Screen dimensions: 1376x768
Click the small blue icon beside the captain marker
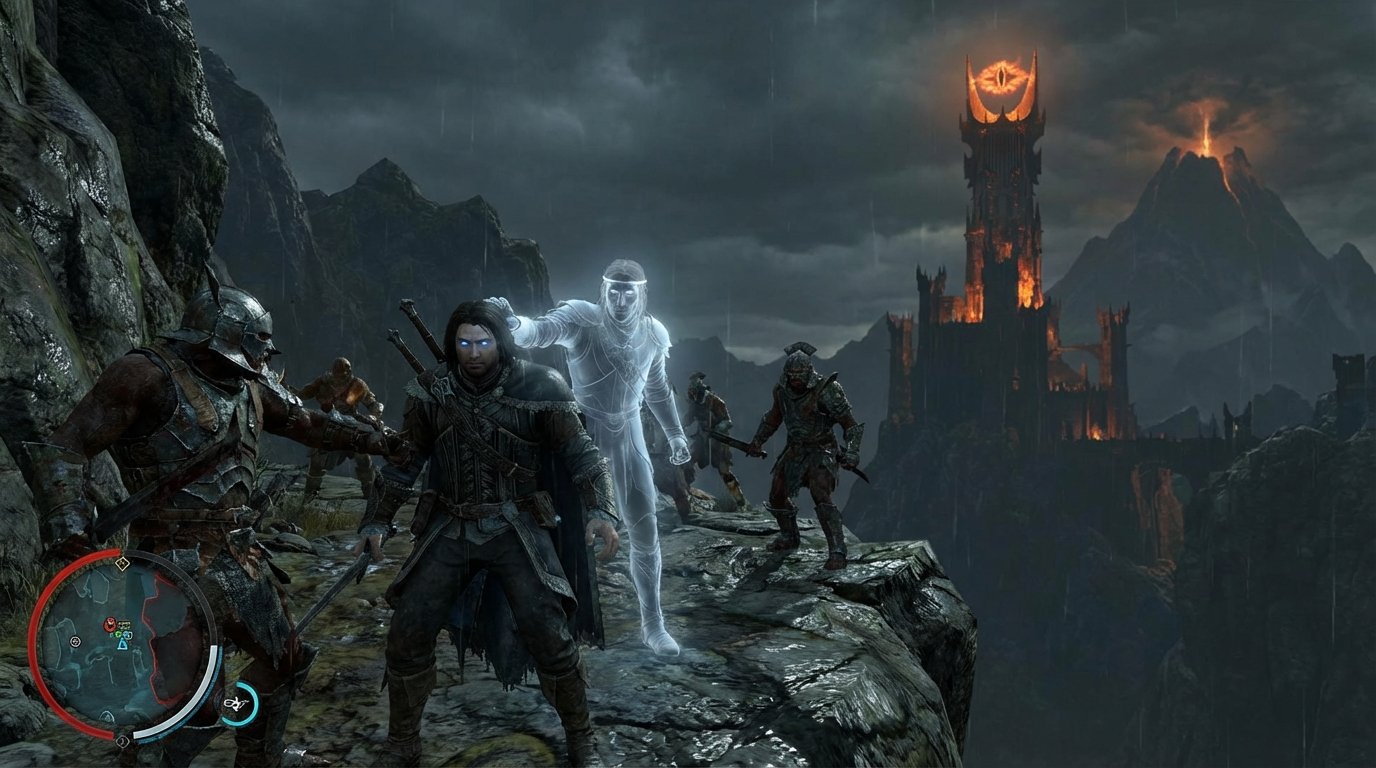[129, 636]
